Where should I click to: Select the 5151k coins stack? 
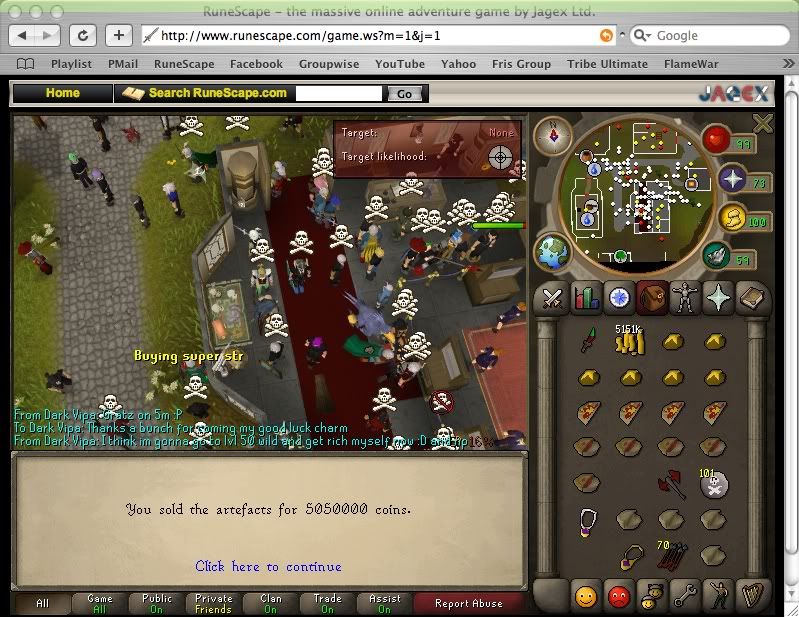click(628, 342)
